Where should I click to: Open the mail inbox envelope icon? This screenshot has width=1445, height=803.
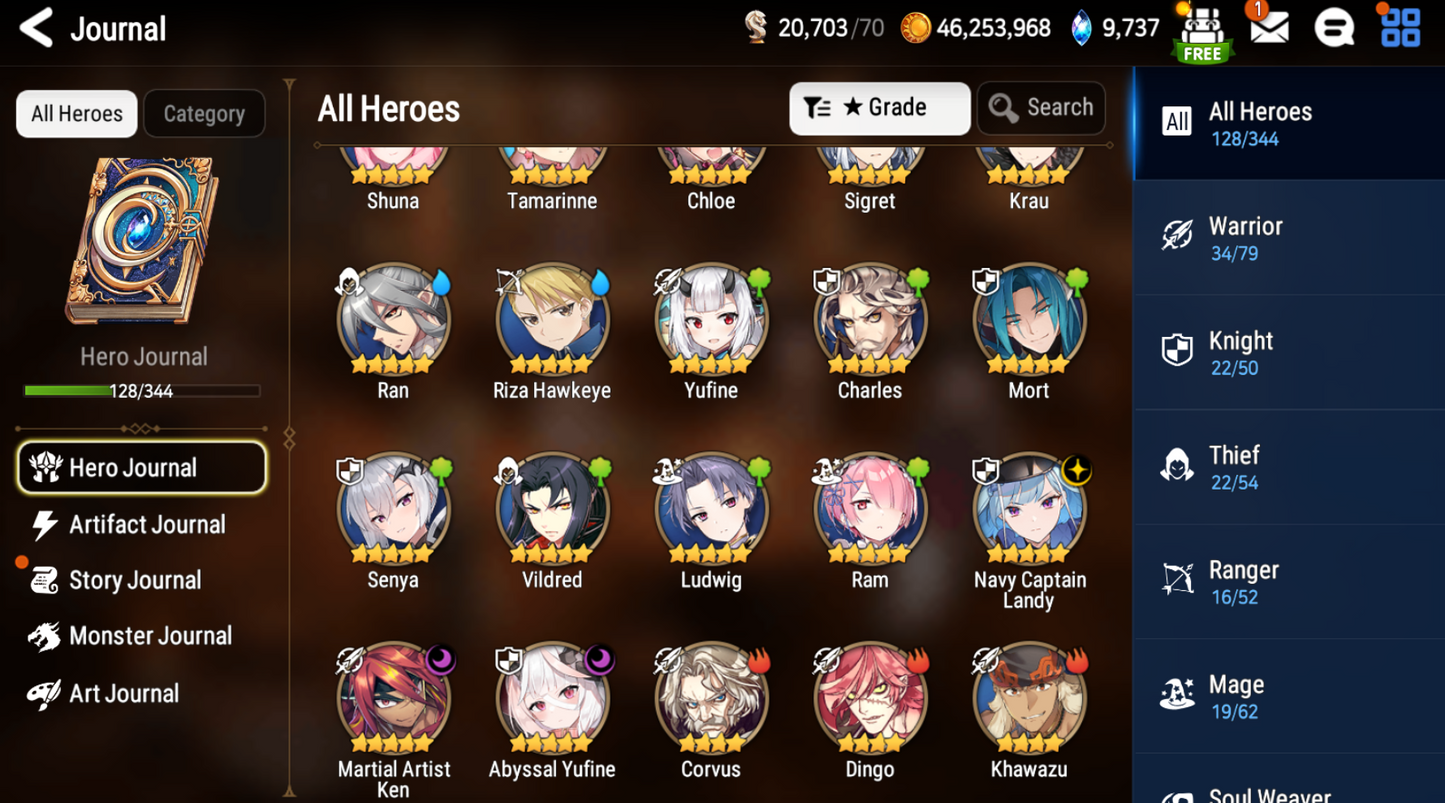click(x=1269, y=28)
